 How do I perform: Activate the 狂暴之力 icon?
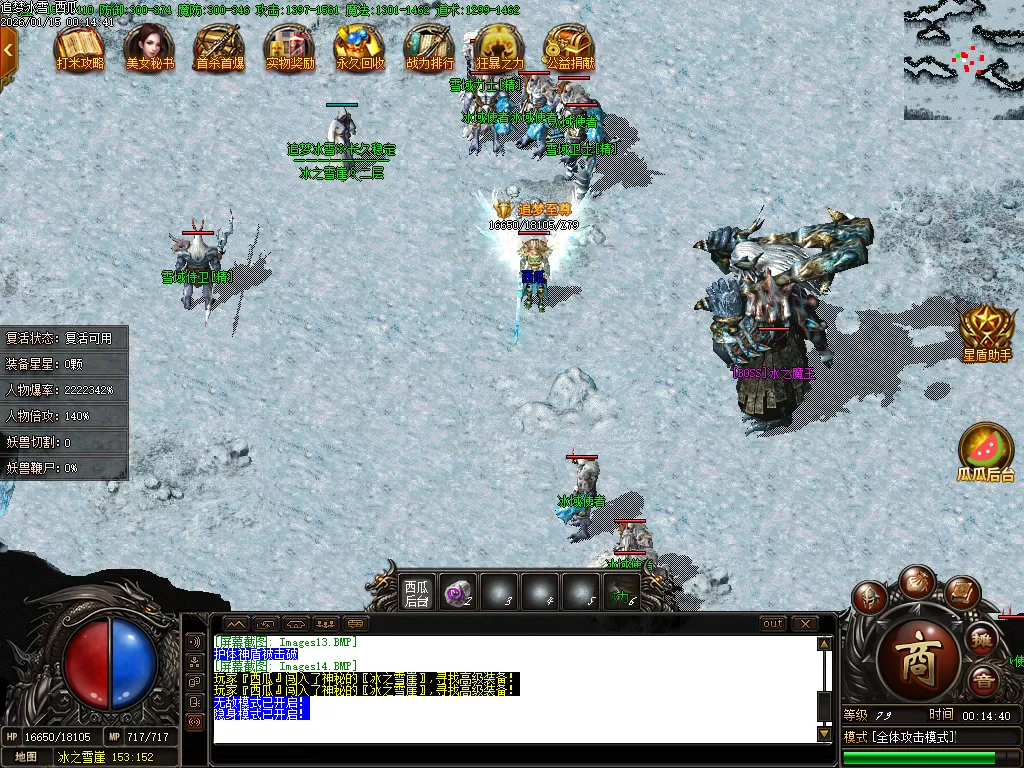499,48
